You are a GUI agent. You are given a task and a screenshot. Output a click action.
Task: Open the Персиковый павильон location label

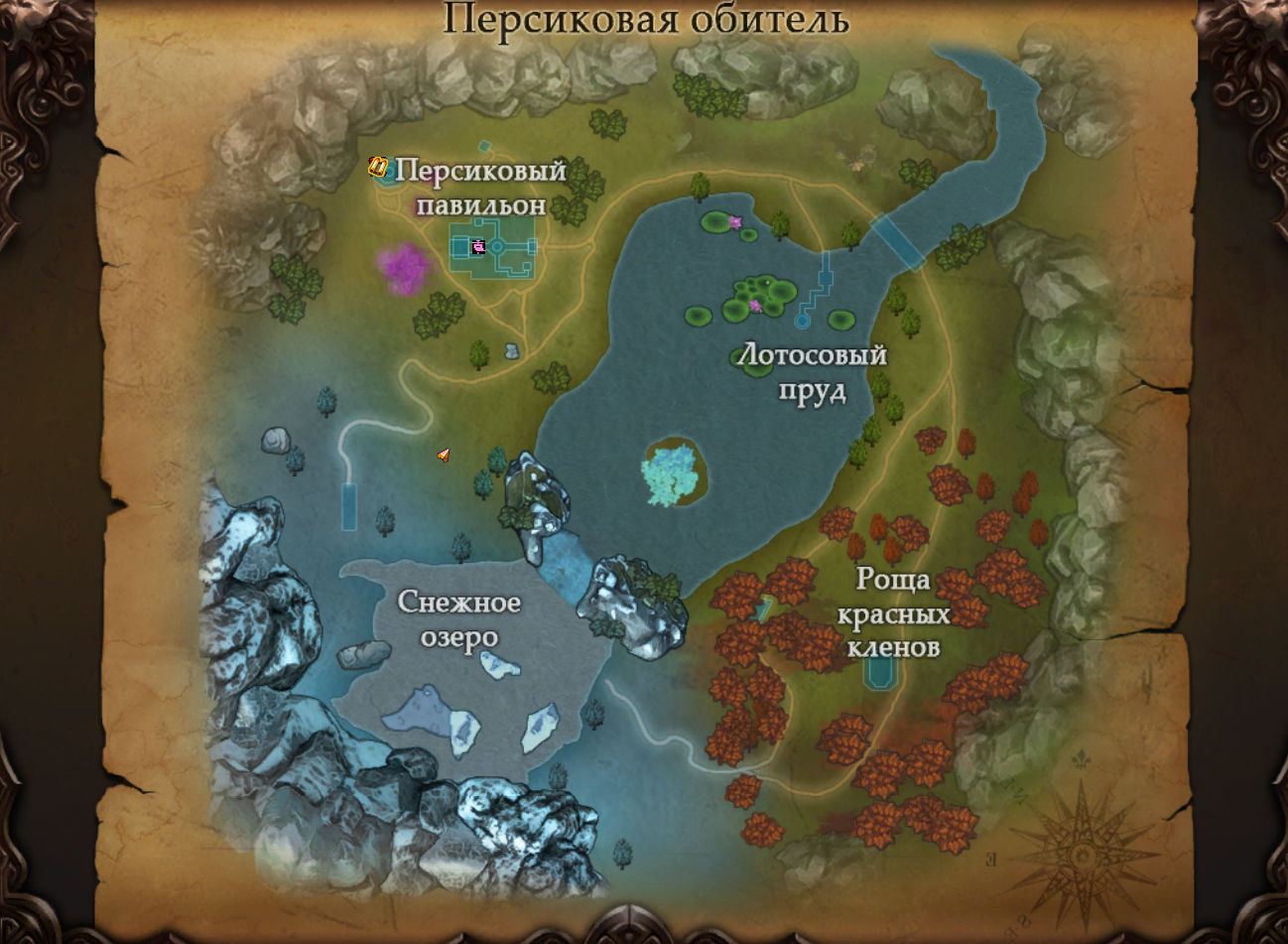(482, 188)
